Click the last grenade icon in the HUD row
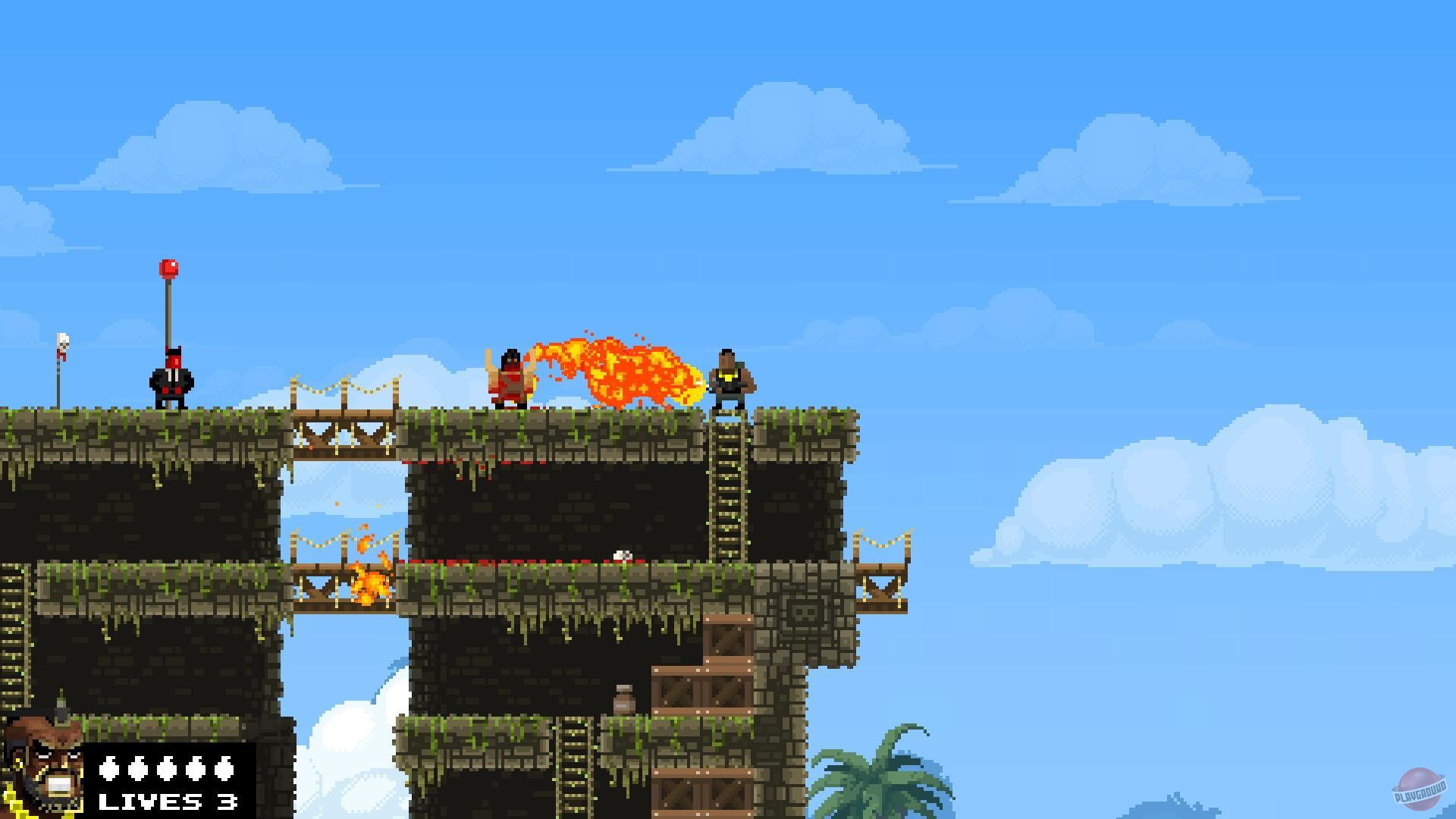The width and height of the screenshot is (1456, 819). 224,769
